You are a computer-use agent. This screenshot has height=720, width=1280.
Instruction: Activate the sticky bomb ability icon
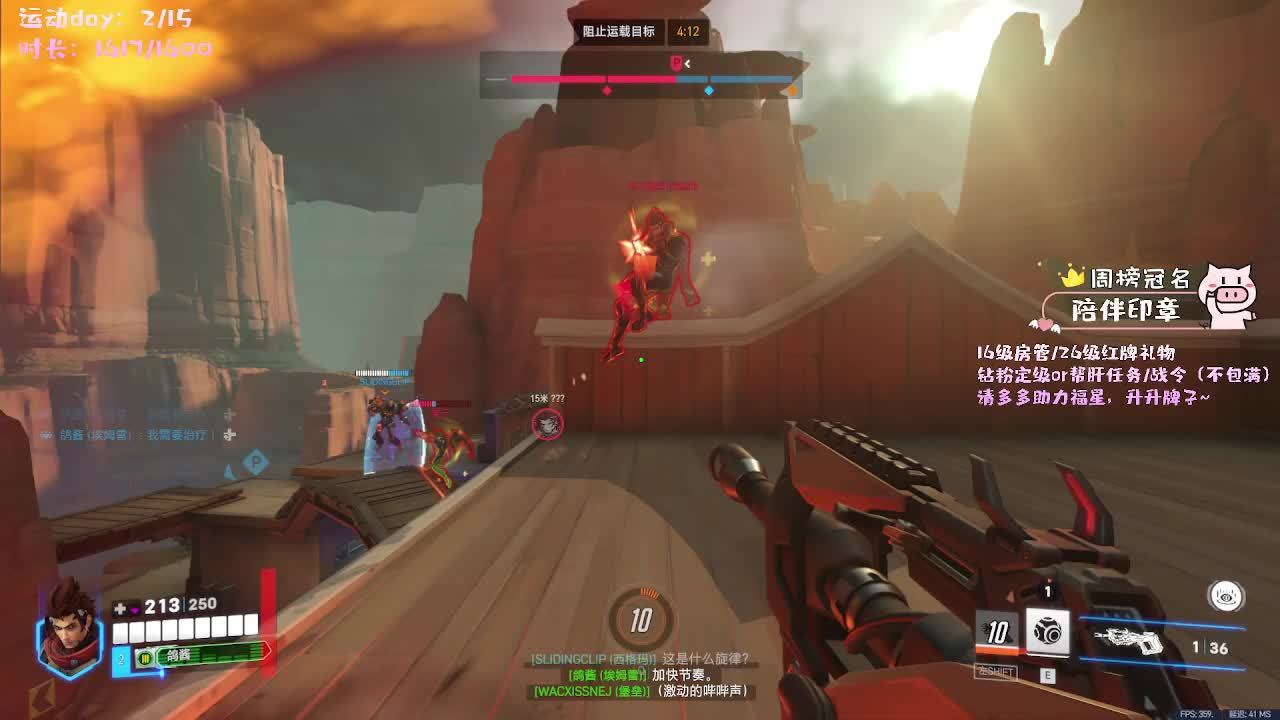(1048, 632)
